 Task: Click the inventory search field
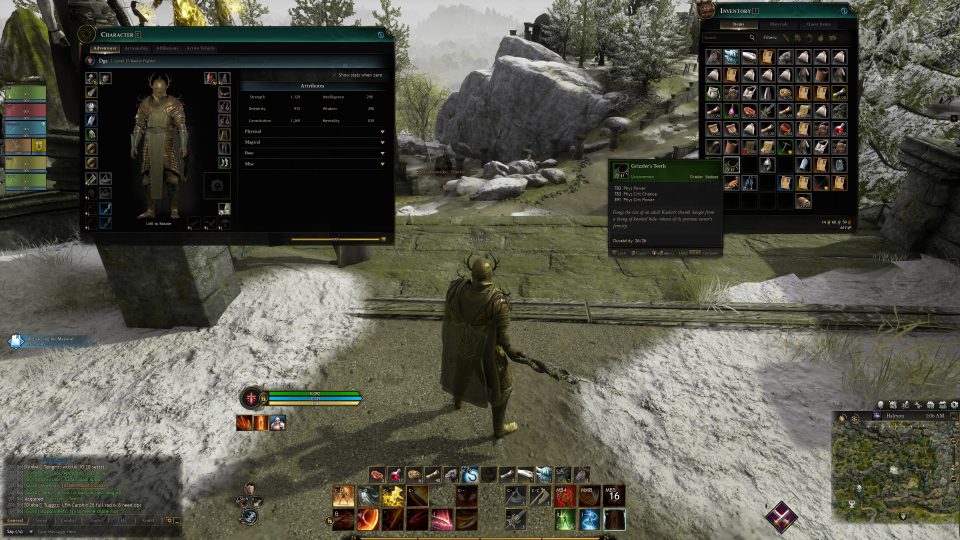727,39
